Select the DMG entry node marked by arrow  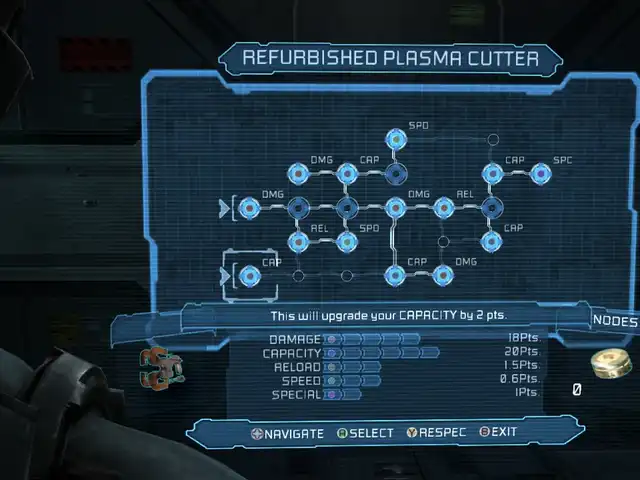[249, 208]
